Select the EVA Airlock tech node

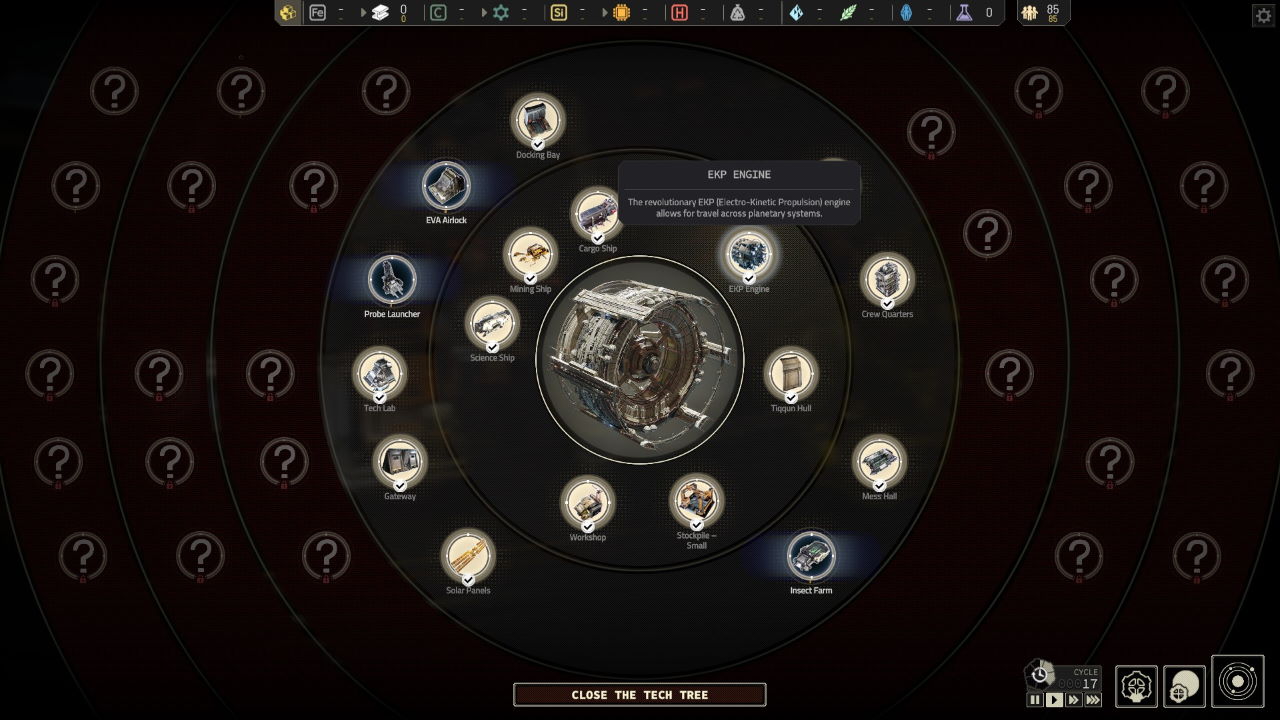point(446,186)
